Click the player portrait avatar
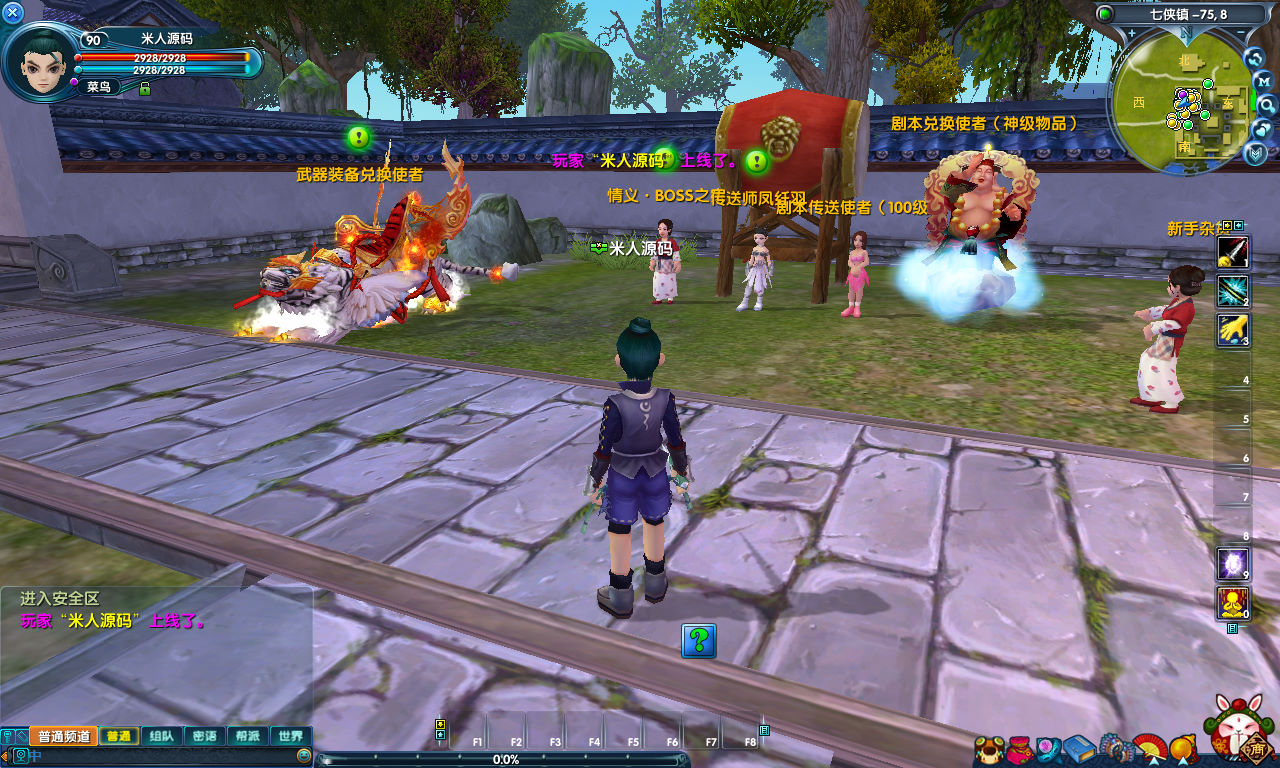Image resolution: width=1280 pixels, height=768 pixels. click(x=40, y=58)
